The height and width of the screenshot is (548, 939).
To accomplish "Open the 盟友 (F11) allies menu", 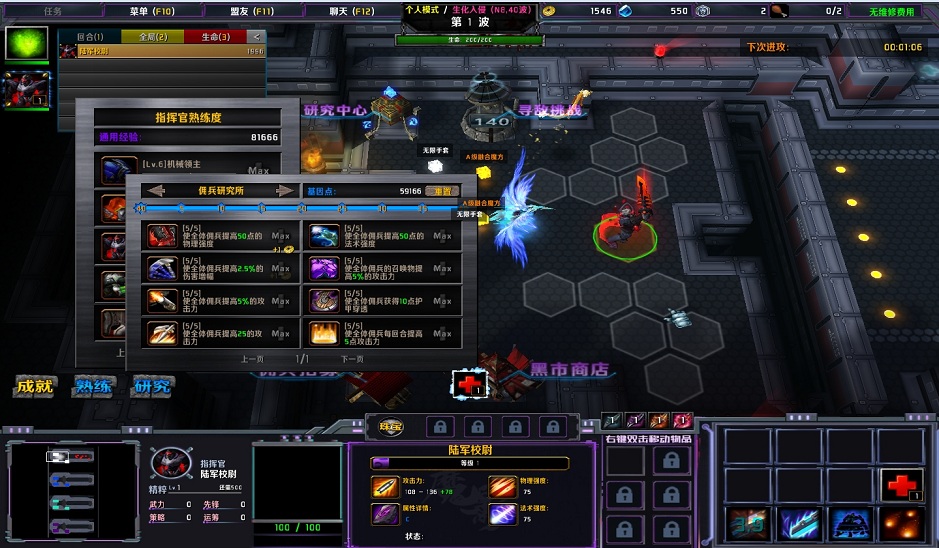I will [252, 11].
